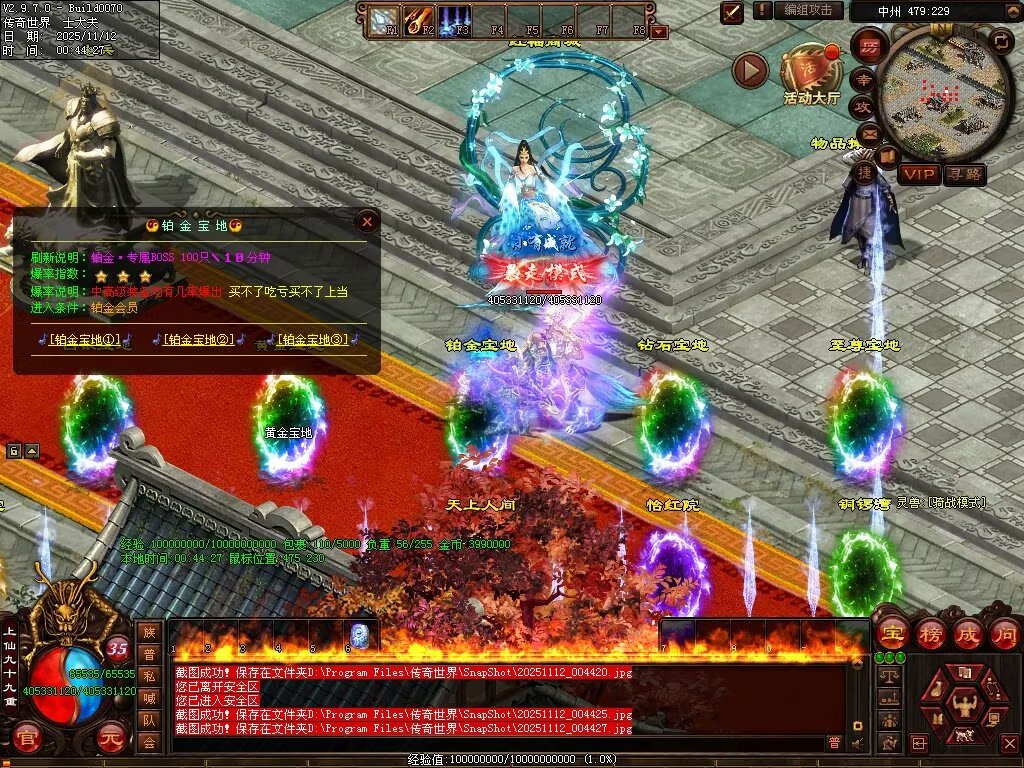Select the F3 lightning skill hotkey slot
The height and width of the screenshot is (768, 1024).
(x=454, y=20)
